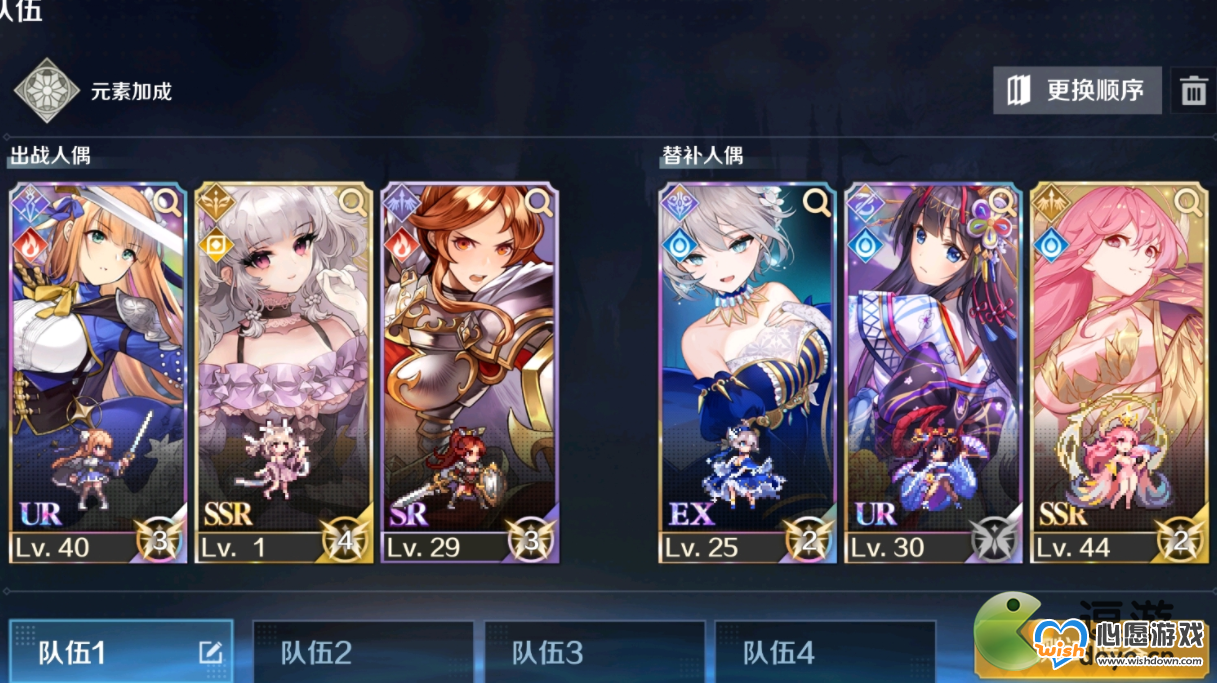Screen dimensions: 1217x683
Task: View details of the SR Lv. 29 card
Action: click(539, 202)
